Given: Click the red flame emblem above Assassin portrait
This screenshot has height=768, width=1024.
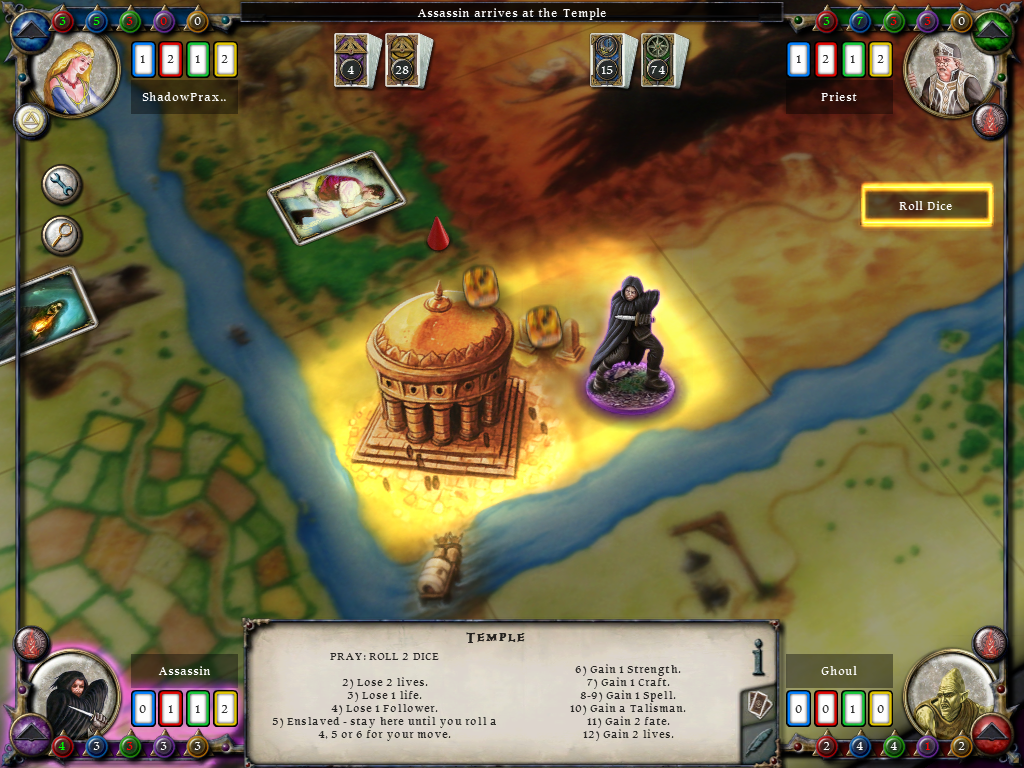Looking at the screenshot, I should [31, 643].
